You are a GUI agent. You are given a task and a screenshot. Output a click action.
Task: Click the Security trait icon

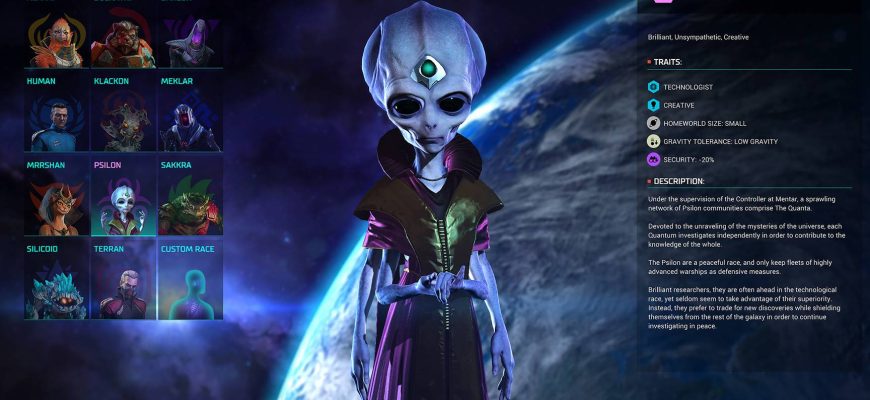click(653, 159)
